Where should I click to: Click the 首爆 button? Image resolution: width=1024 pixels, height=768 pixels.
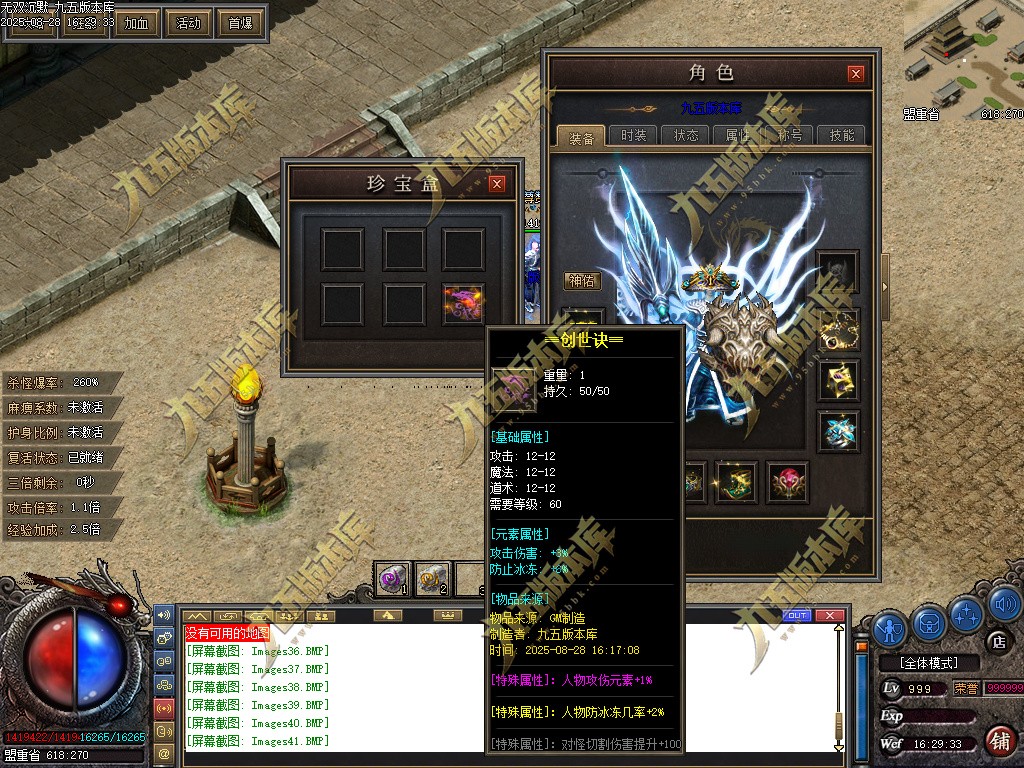(240, 22)
